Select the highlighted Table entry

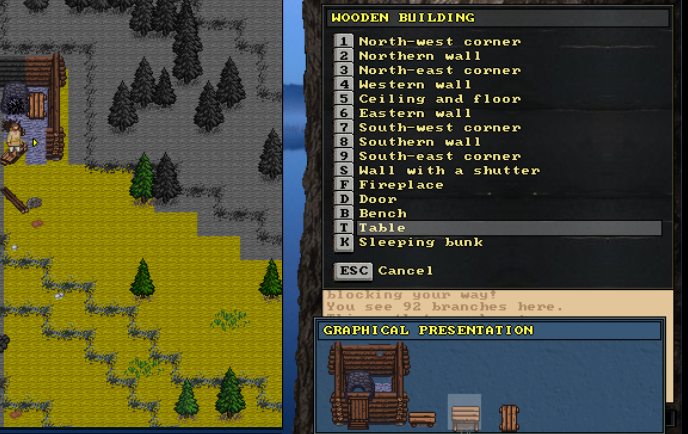[382, 228]
